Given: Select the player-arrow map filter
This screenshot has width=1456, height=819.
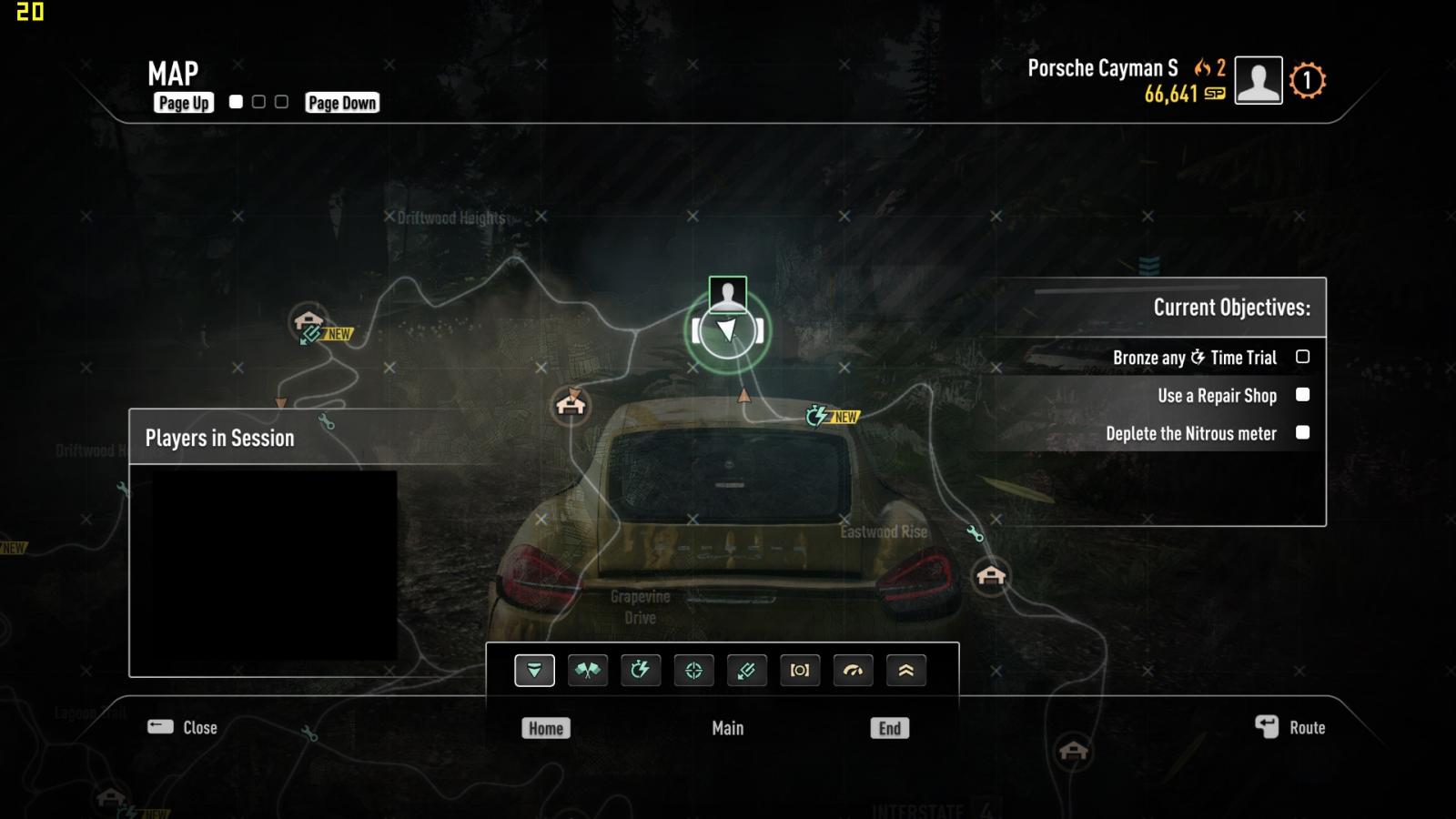Looking at the screenshot, I should (534, 671).
